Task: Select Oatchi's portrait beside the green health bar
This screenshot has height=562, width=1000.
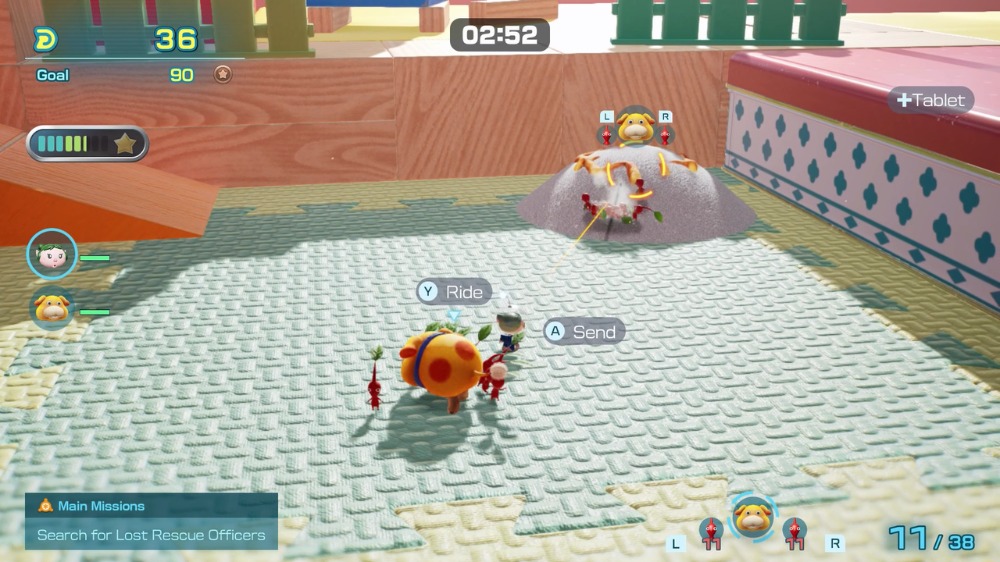Action: 51,309
